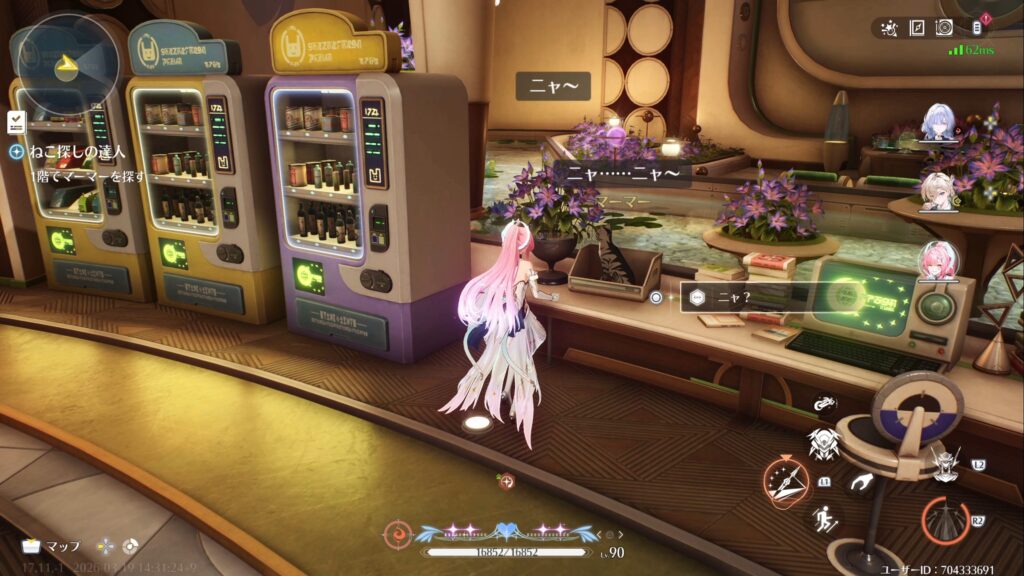
Task: Open the sparkle wish icon in top bar
Action: click(890, 28)
